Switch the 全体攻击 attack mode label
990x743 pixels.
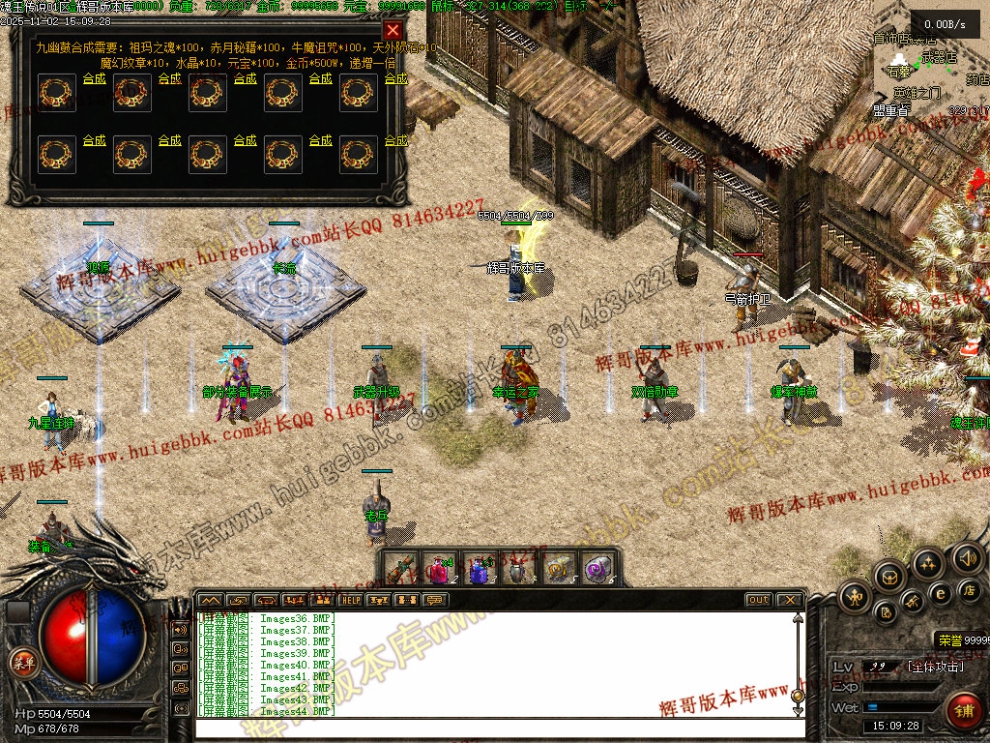click(935, 666)
